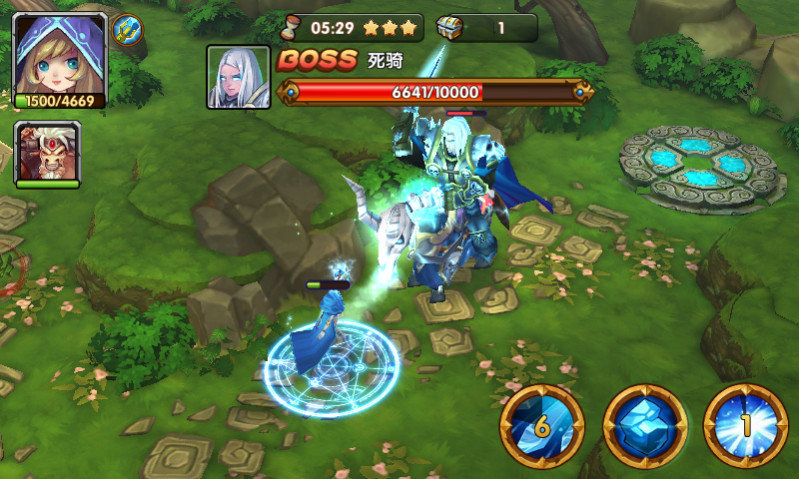This screenshot has height=479, width=799.
Task: Click the death knight boss portrait
Action: pos(238,77)
